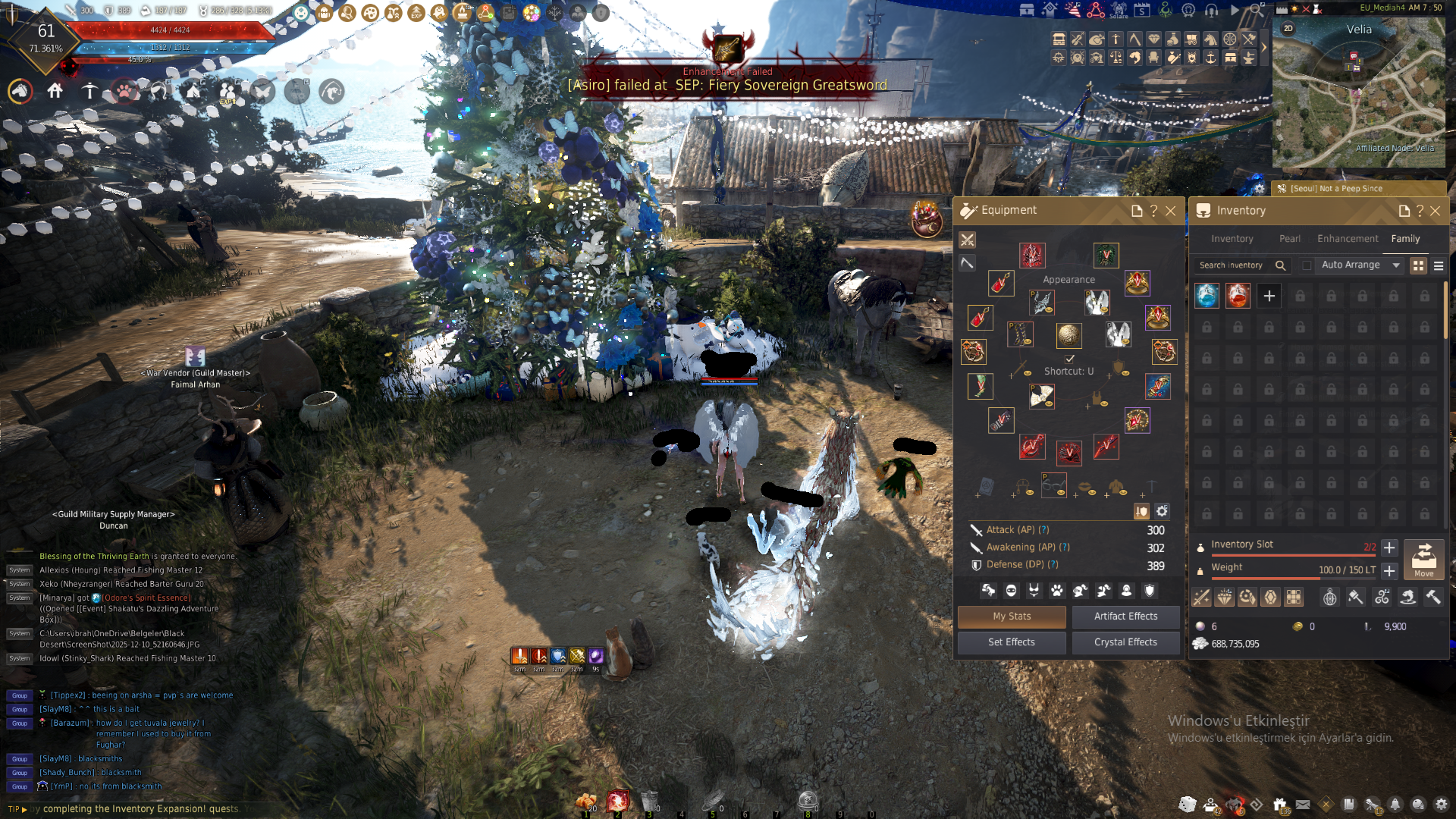This screenshot has width=1456, height=819.
Task: View Set Effects
Action: pos(1012,642)
